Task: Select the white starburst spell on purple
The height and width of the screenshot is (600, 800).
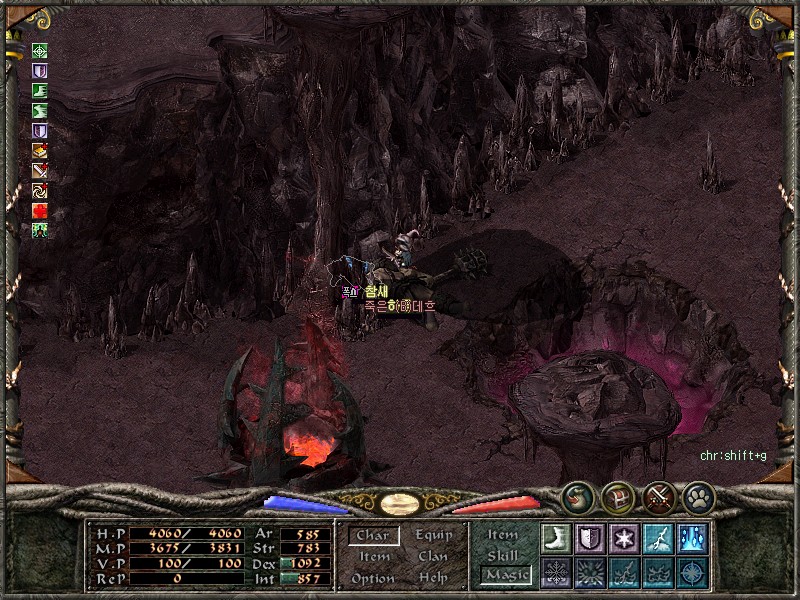Action: click(x=624, y=538)
